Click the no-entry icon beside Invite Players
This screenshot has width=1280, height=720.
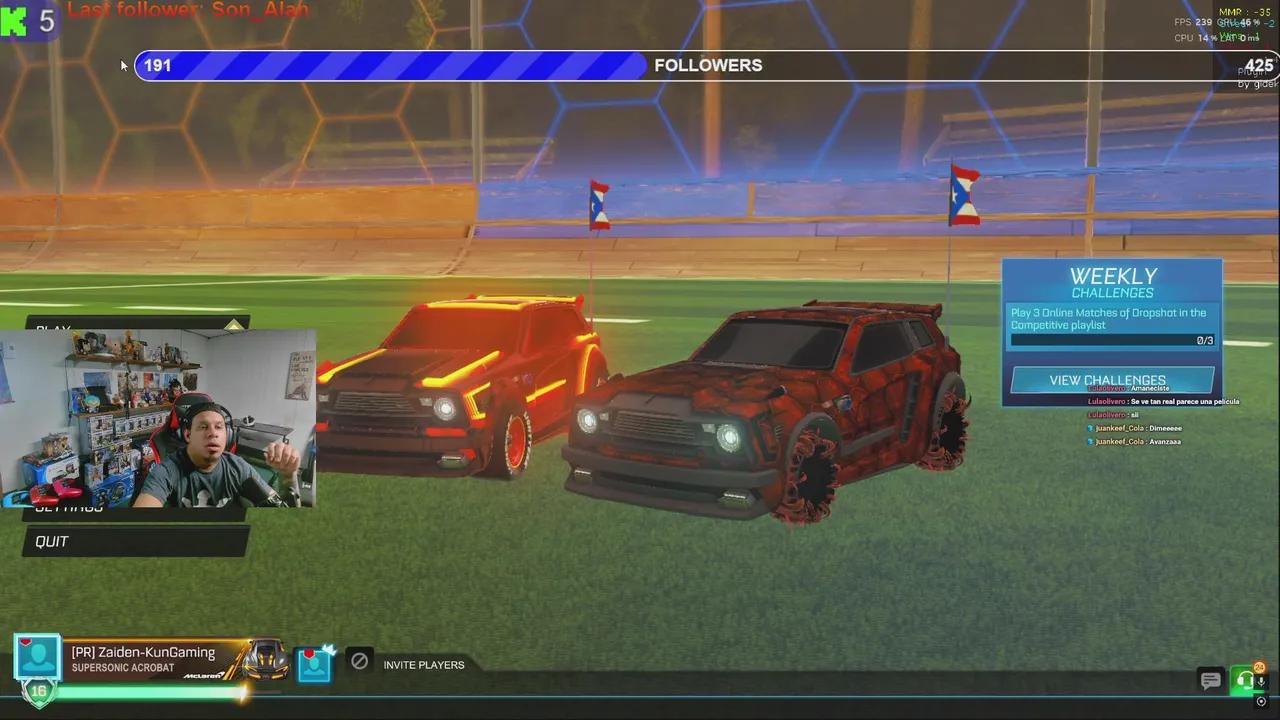[359, 662]
